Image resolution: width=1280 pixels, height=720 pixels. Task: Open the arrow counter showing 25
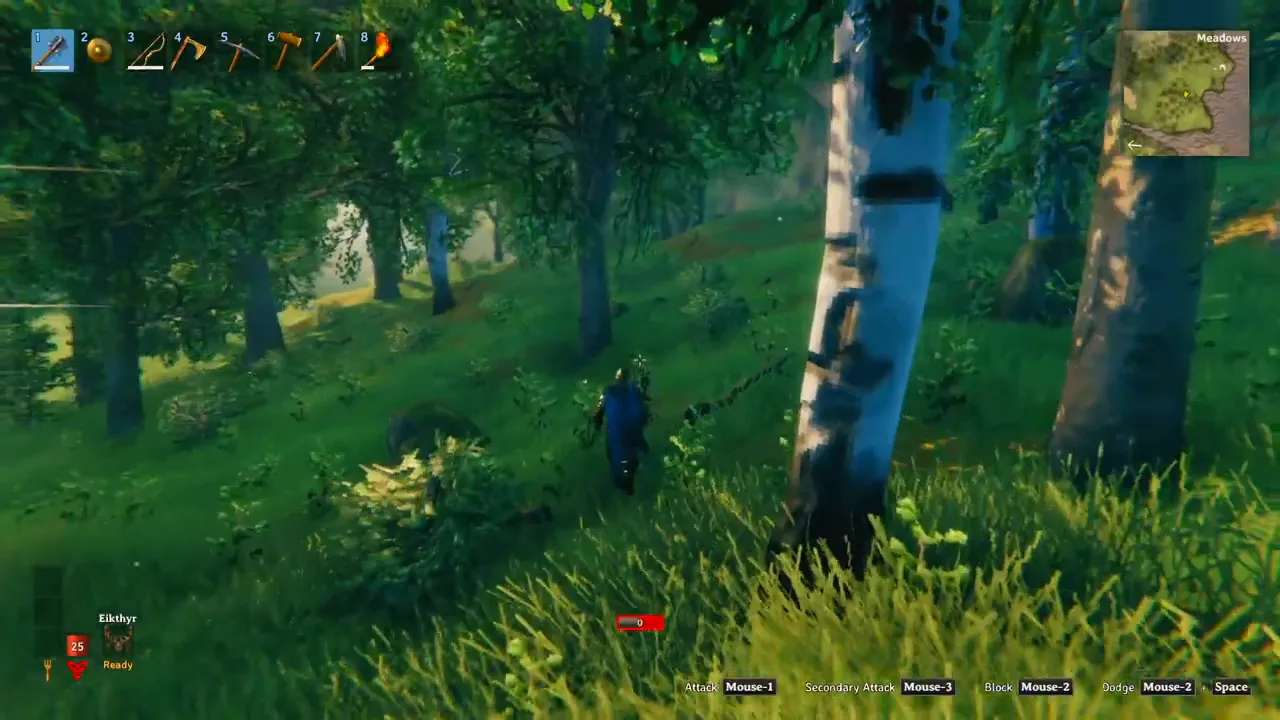click(77, 646)
